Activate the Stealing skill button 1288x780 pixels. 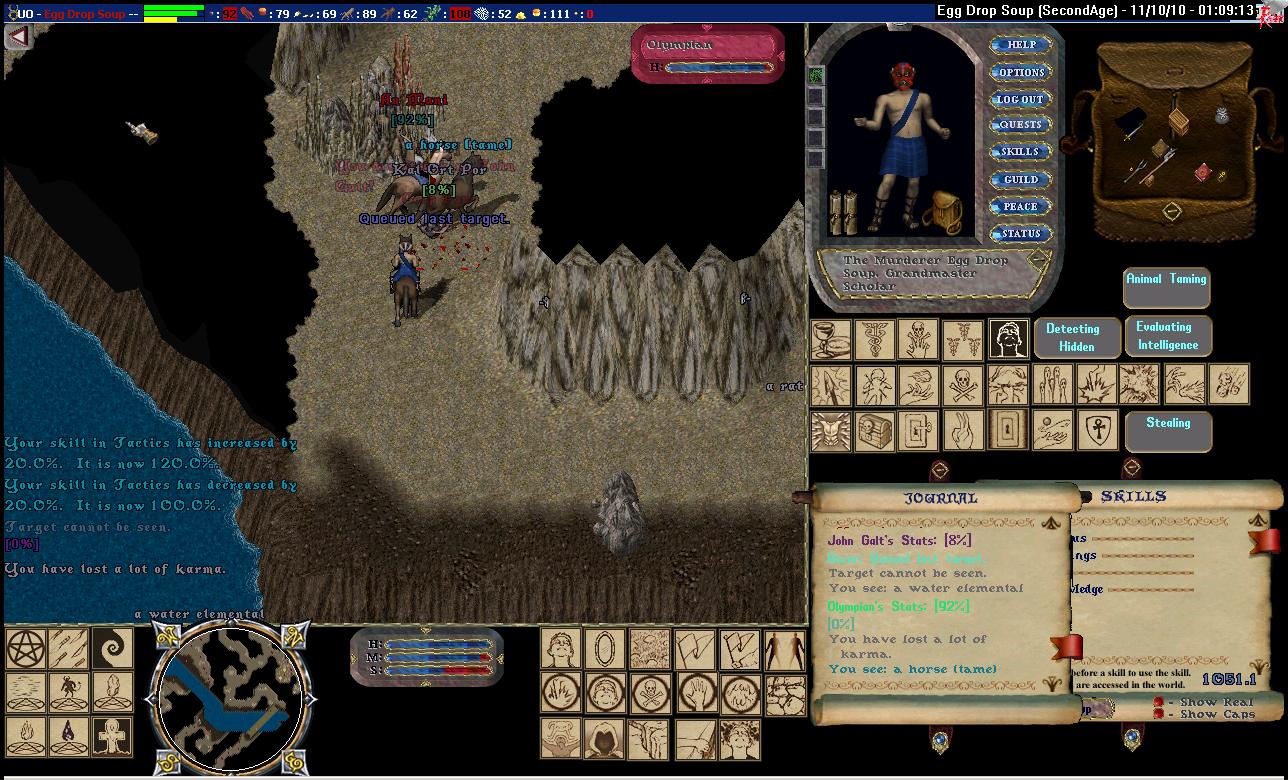pyautogui.click(x=1167, y=430)
